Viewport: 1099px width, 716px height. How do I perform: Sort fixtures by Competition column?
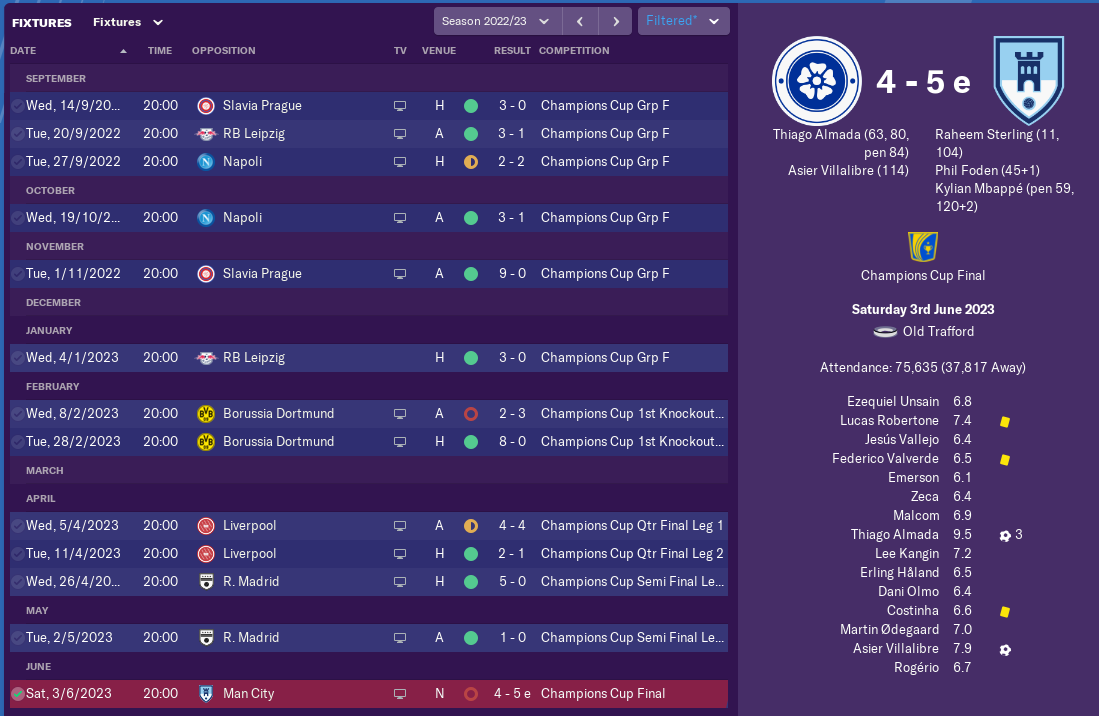tap(574, 50)
